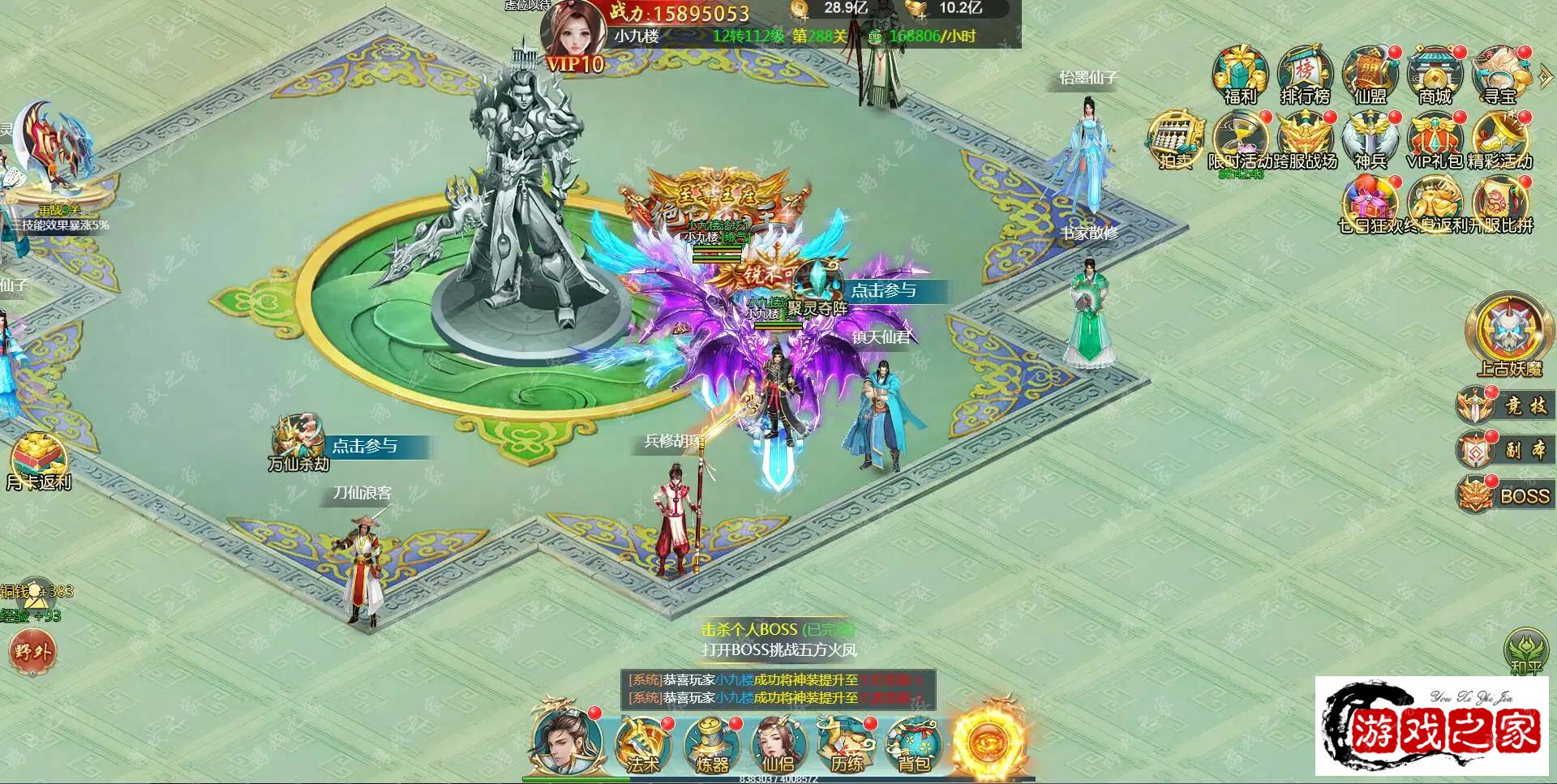Open the 神兵 winged sword icon
Image resolution: width=1557 pixels, height=784 pixels.
(1370, 139)
